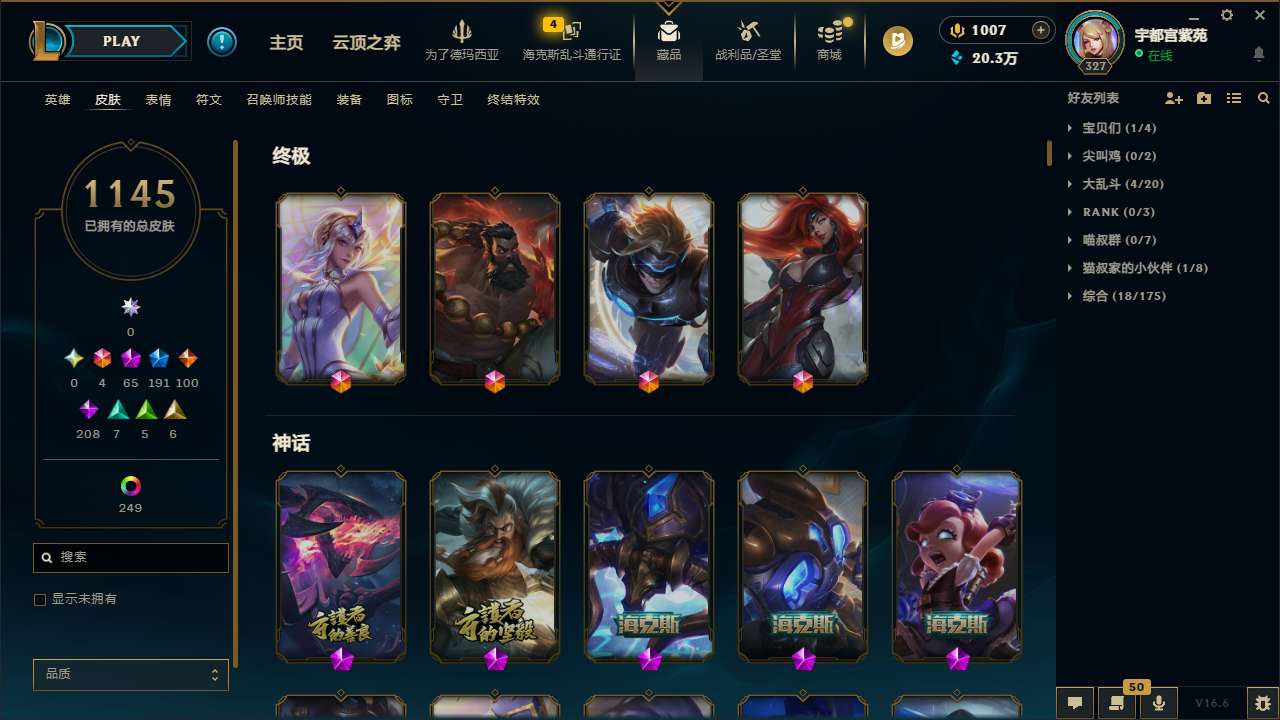Open the Elementalist Lux ultimate skin thumbnail
The height and width of the screenshot is (720, 1280).
click(340, 287)
